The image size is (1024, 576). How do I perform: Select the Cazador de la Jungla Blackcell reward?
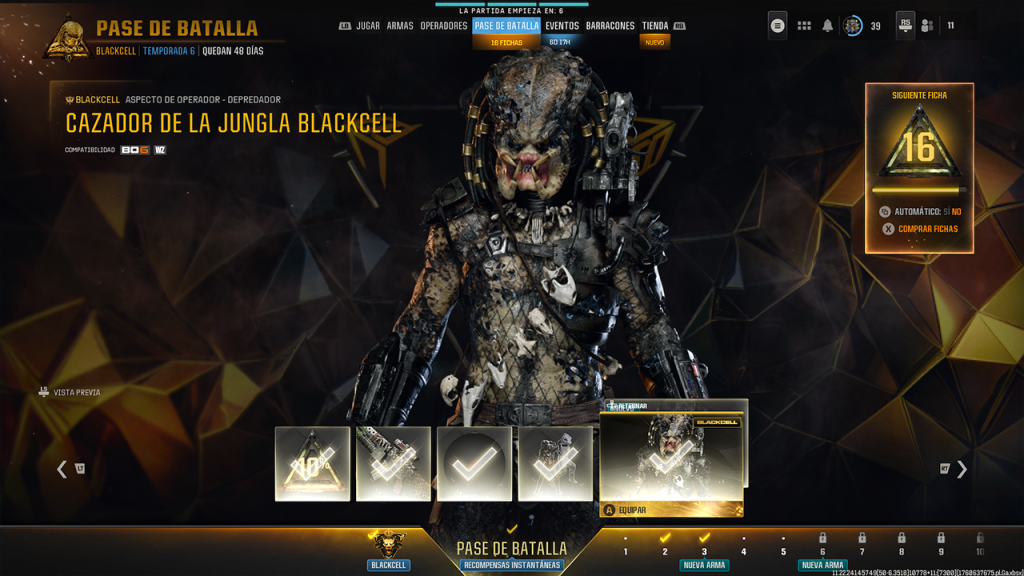671,457
